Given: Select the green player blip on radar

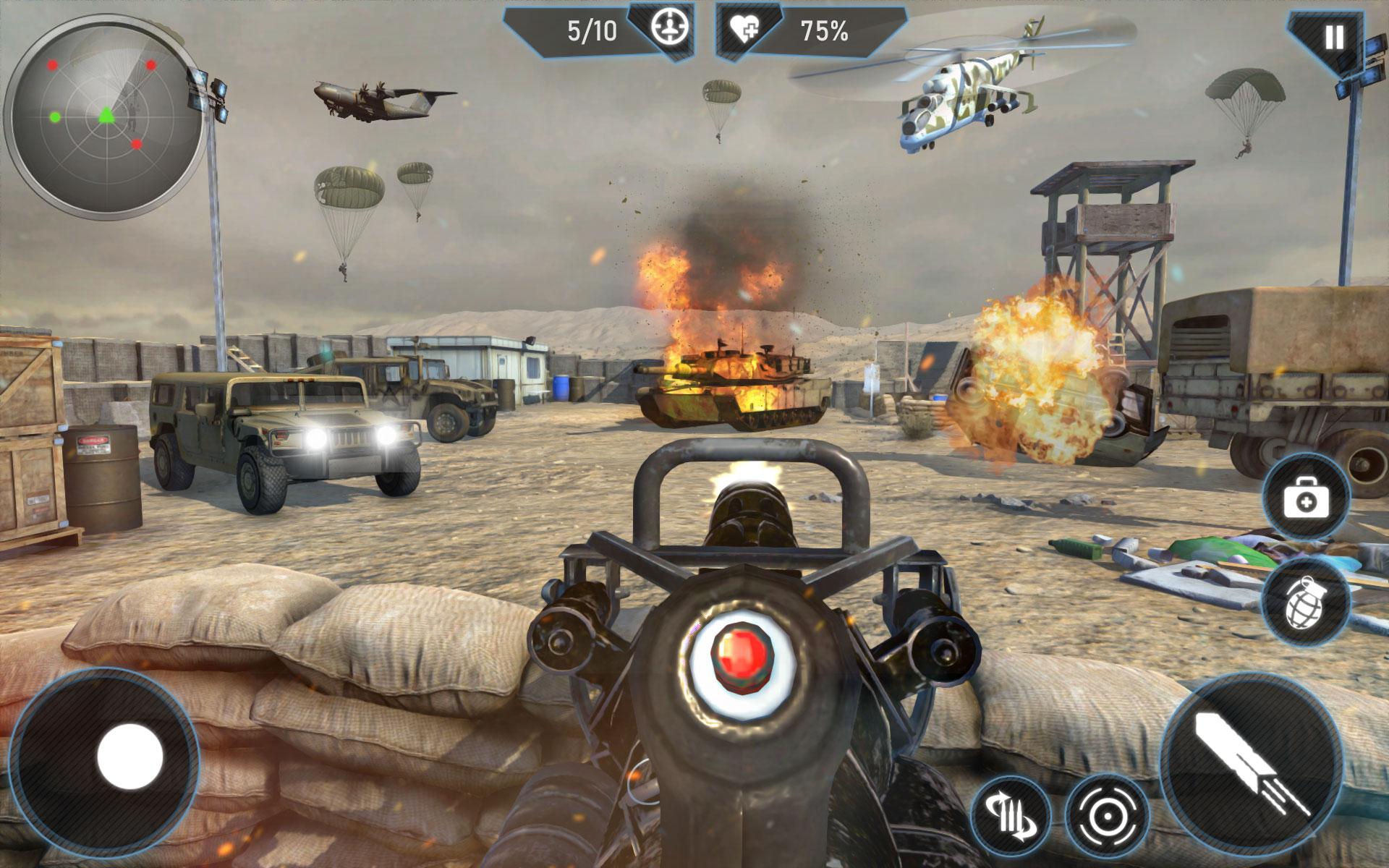Looking at the screenshot, I should (x=106, y=115).
